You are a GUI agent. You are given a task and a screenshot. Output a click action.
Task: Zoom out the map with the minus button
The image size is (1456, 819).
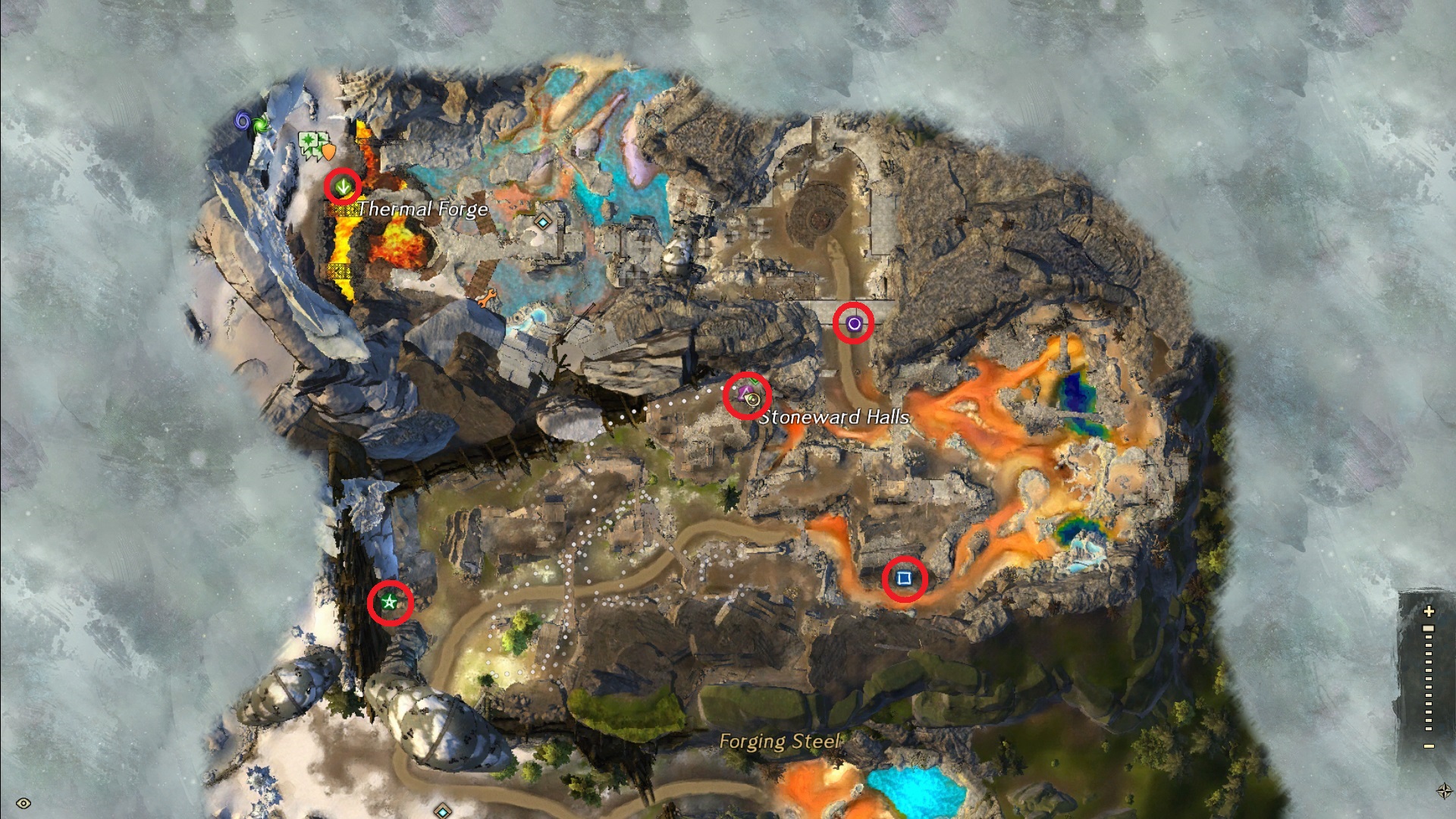click(1429, 746)
